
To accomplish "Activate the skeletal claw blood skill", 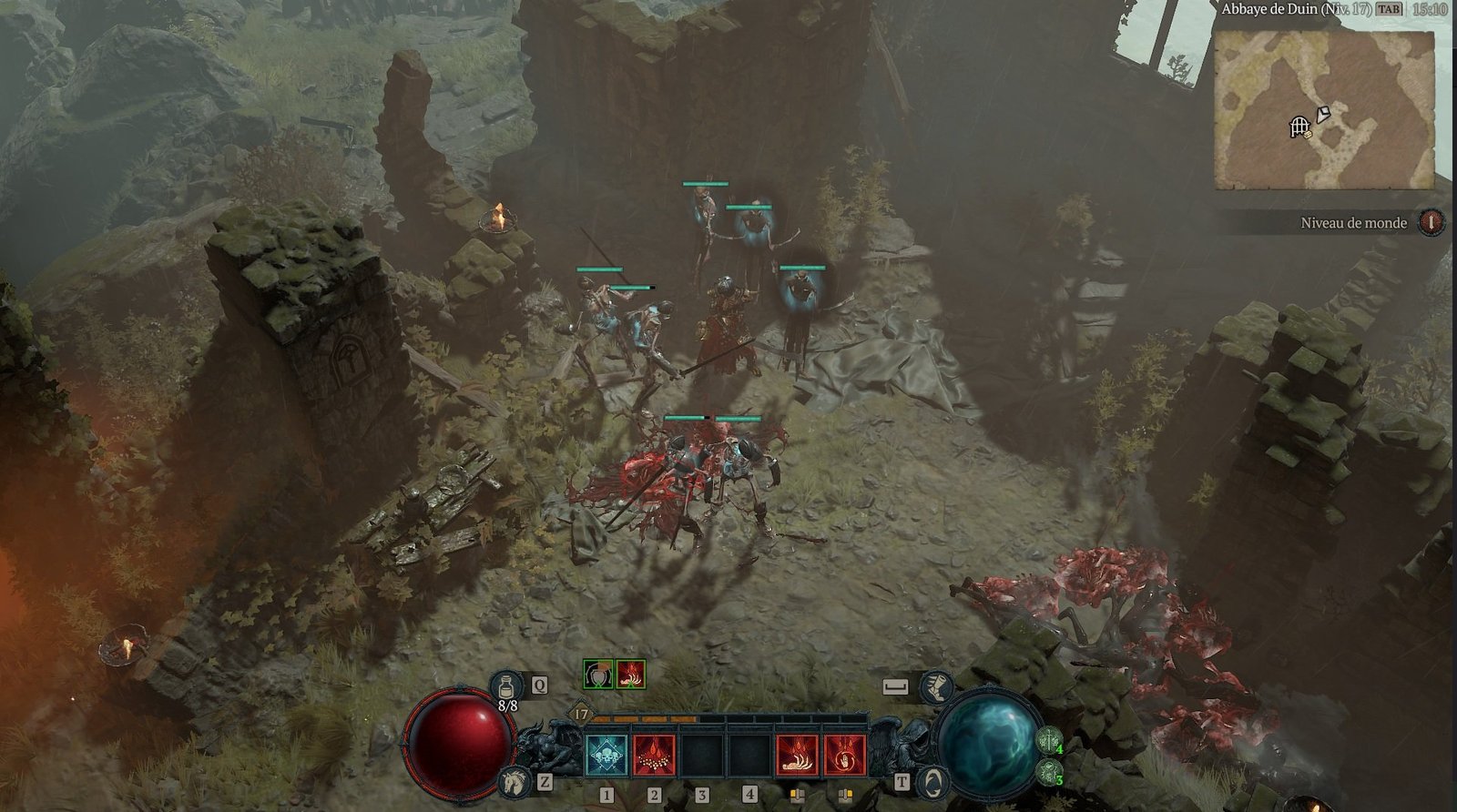I will (797, 755).
